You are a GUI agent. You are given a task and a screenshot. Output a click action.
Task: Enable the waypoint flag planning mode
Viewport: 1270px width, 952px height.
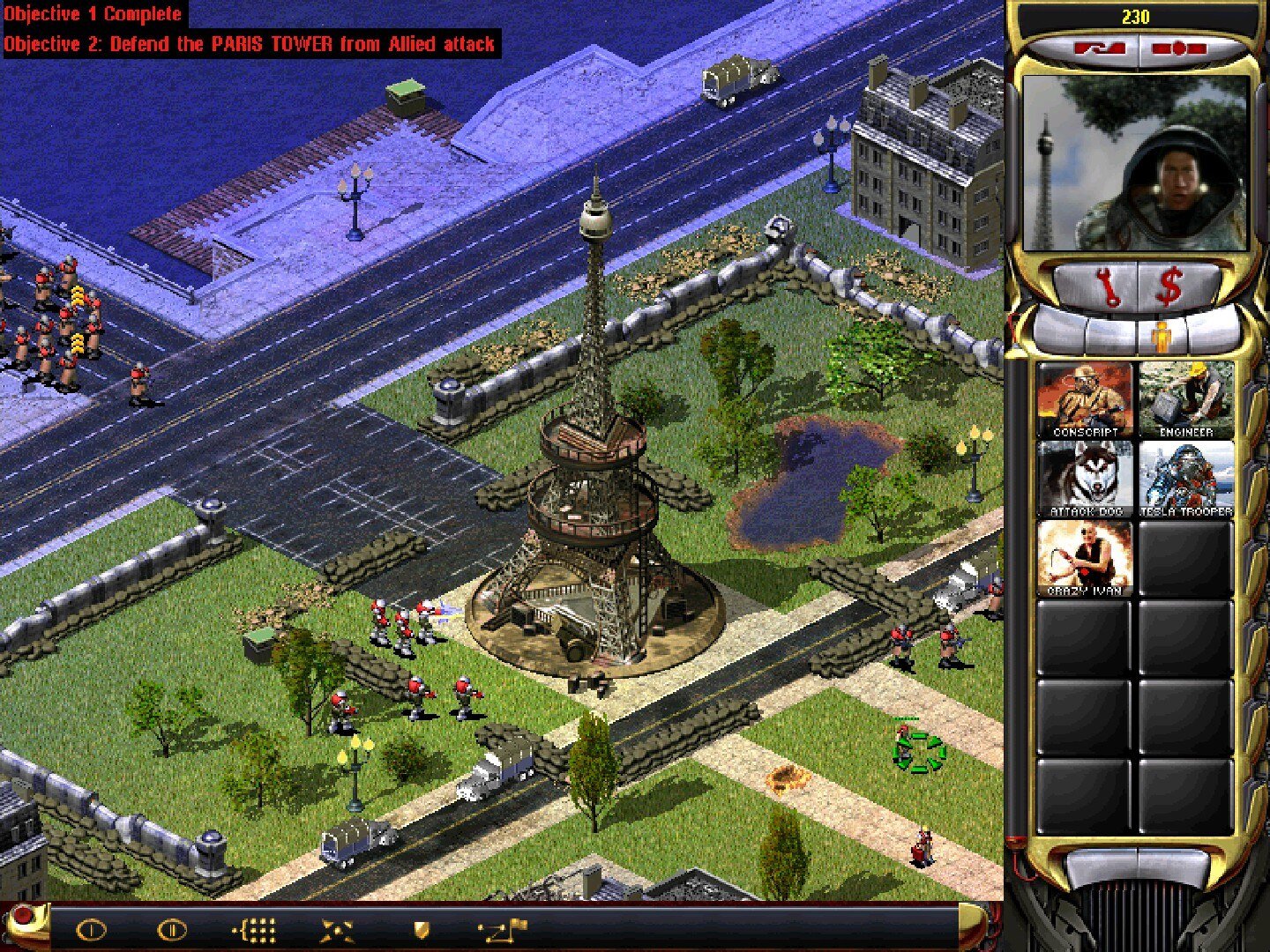[x=503, y=928]
